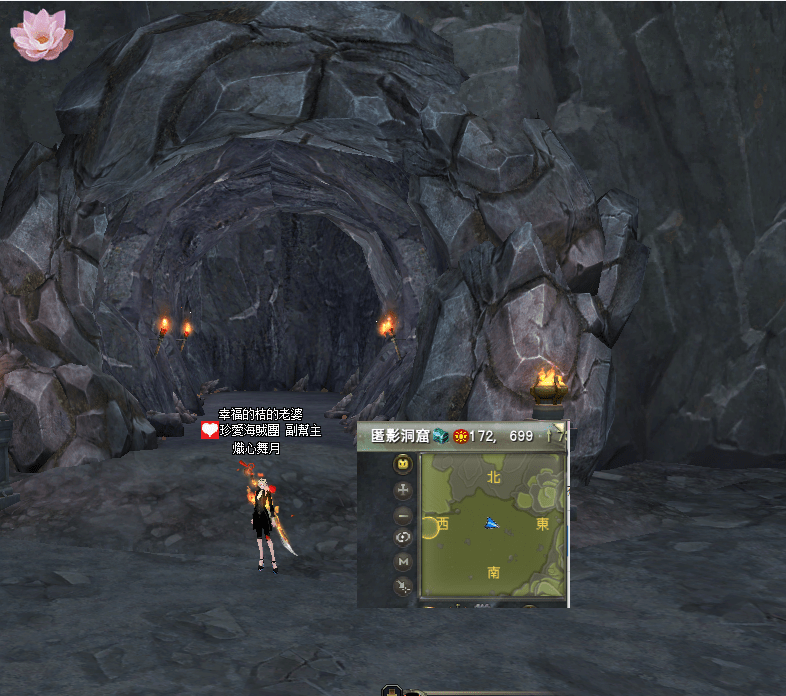
Task: Click the circular arrows minimap button
Action: coord(403,538)
